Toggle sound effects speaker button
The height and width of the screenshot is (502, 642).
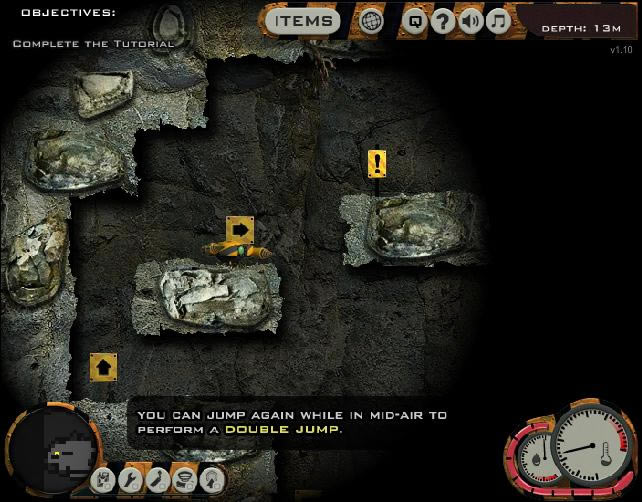[x=470, y=21]
